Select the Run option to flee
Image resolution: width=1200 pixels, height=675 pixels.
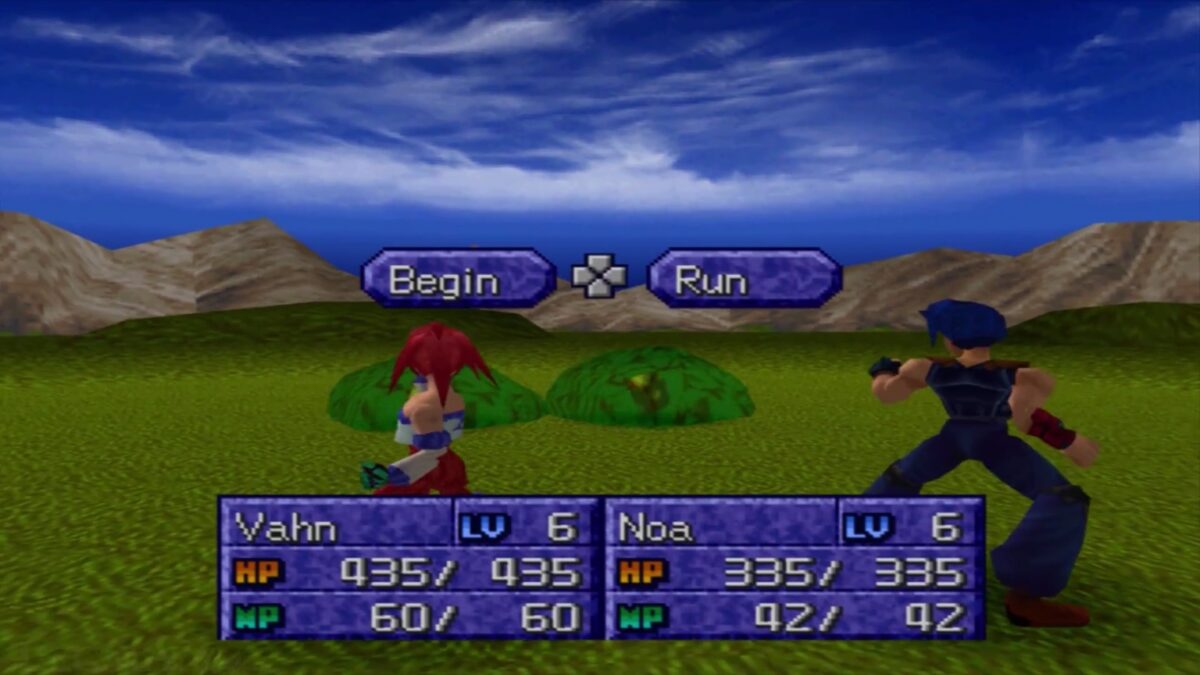point(744,278)
